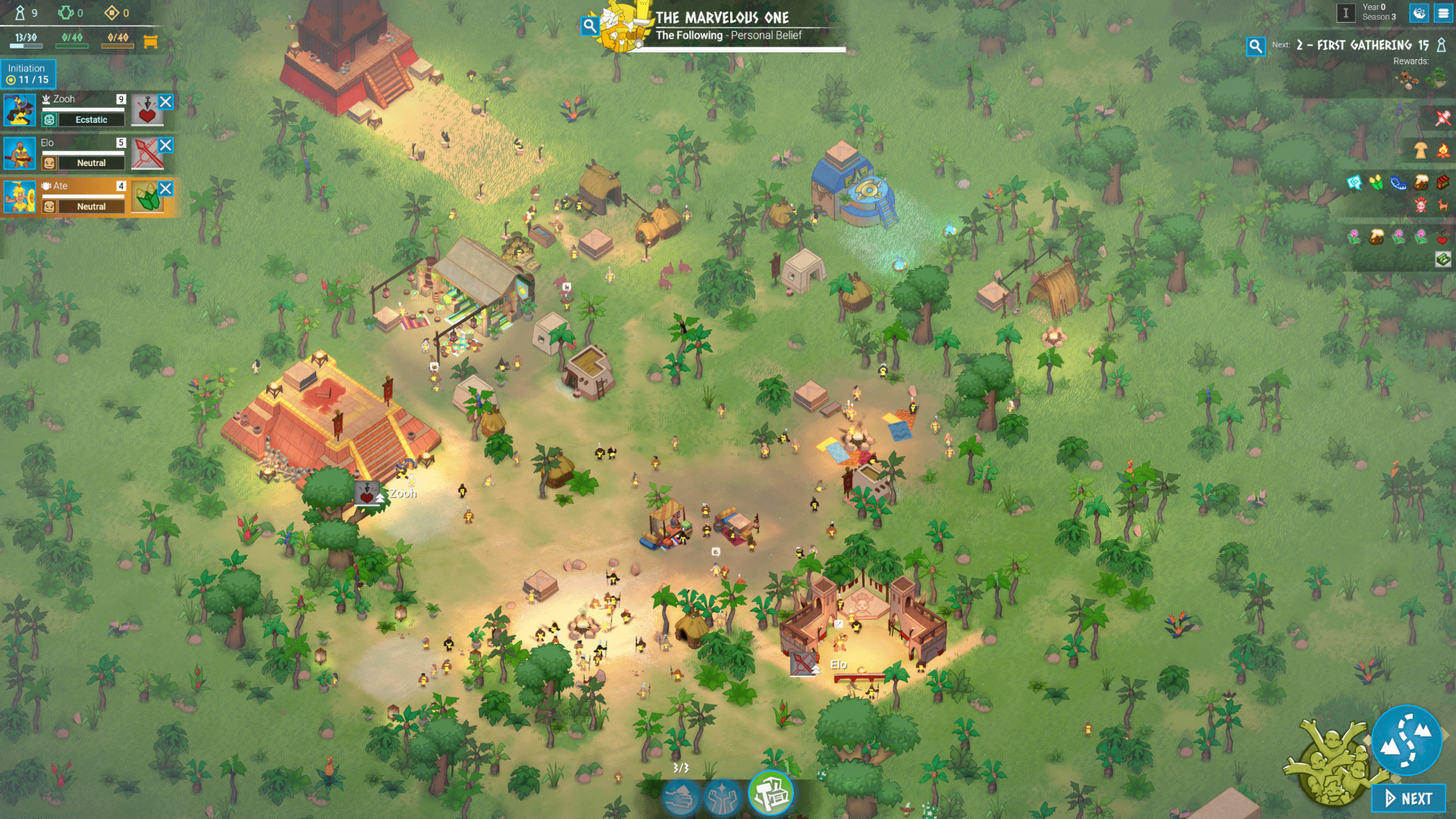Select the build hammer tool
This screenshot has height=819, width=1456.
[770, 794]
